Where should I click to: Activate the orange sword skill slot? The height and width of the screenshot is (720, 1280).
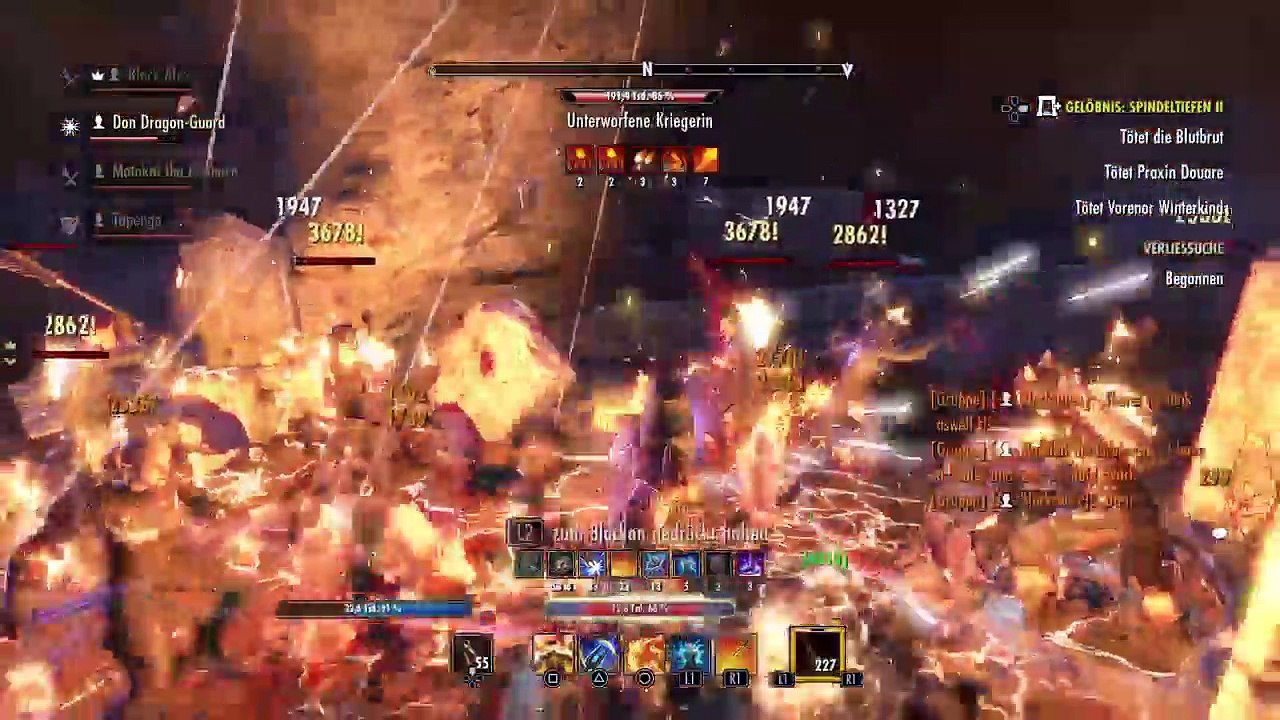pyautogui.click(x=735, y=653)
